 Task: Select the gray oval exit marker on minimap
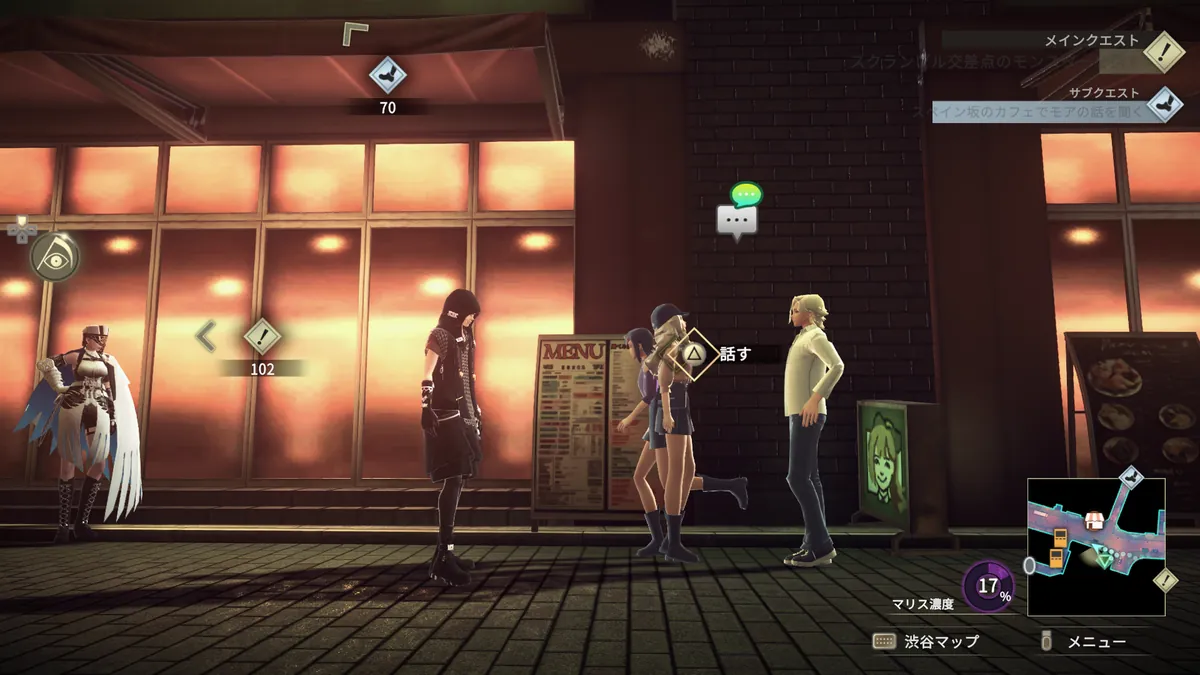click(1030, 566)
